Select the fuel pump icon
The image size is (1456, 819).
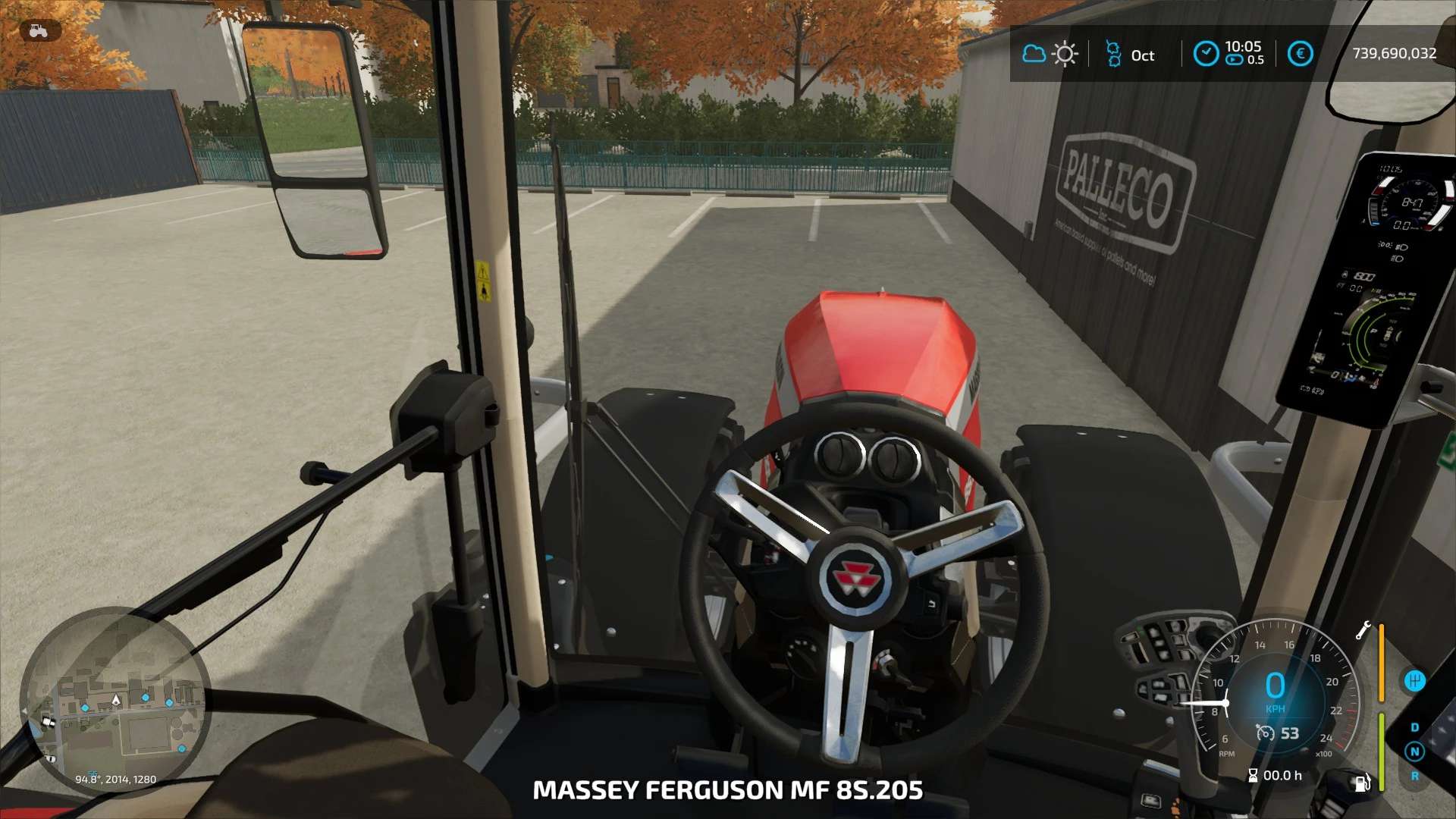point(1362,783)
